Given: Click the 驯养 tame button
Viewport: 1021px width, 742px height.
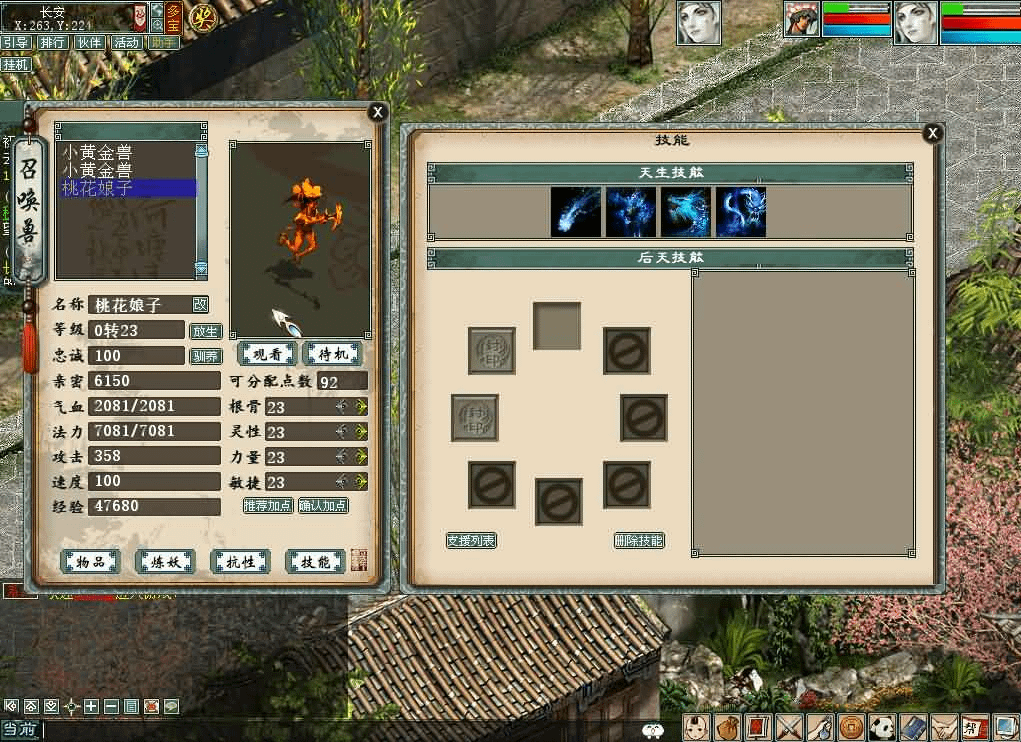Looking at the screenshot, I should pyautogui.click(x=205, y=356).
